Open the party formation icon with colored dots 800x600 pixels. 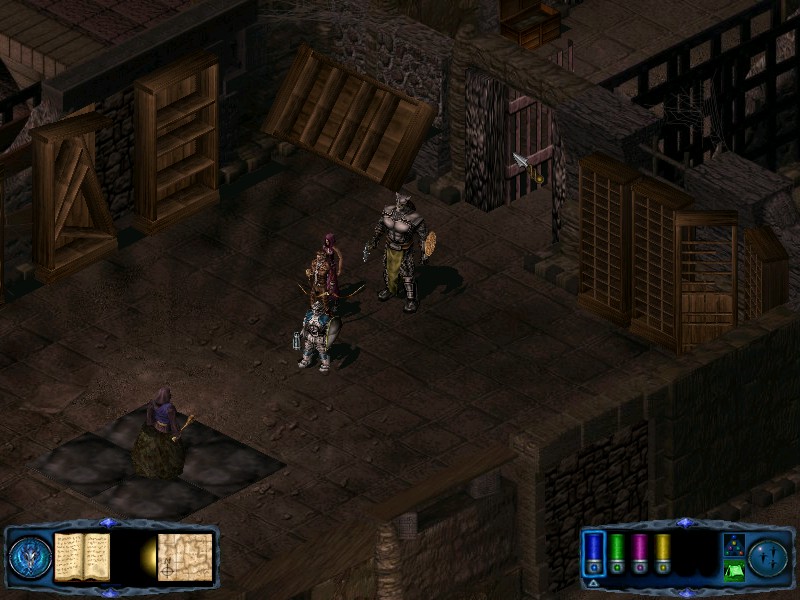(733, 546)
